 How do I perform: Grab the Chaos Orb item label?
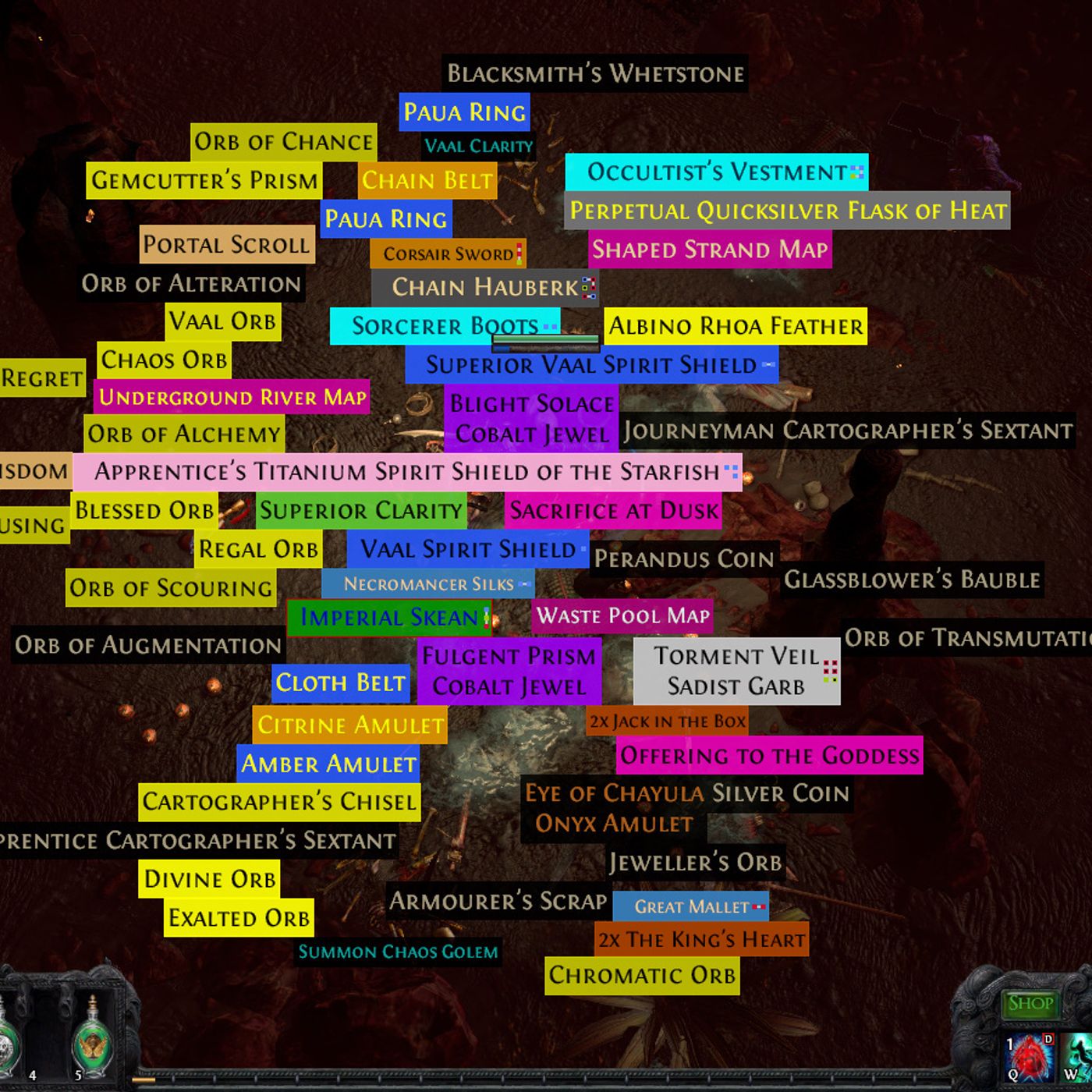(x=164, y=360)
